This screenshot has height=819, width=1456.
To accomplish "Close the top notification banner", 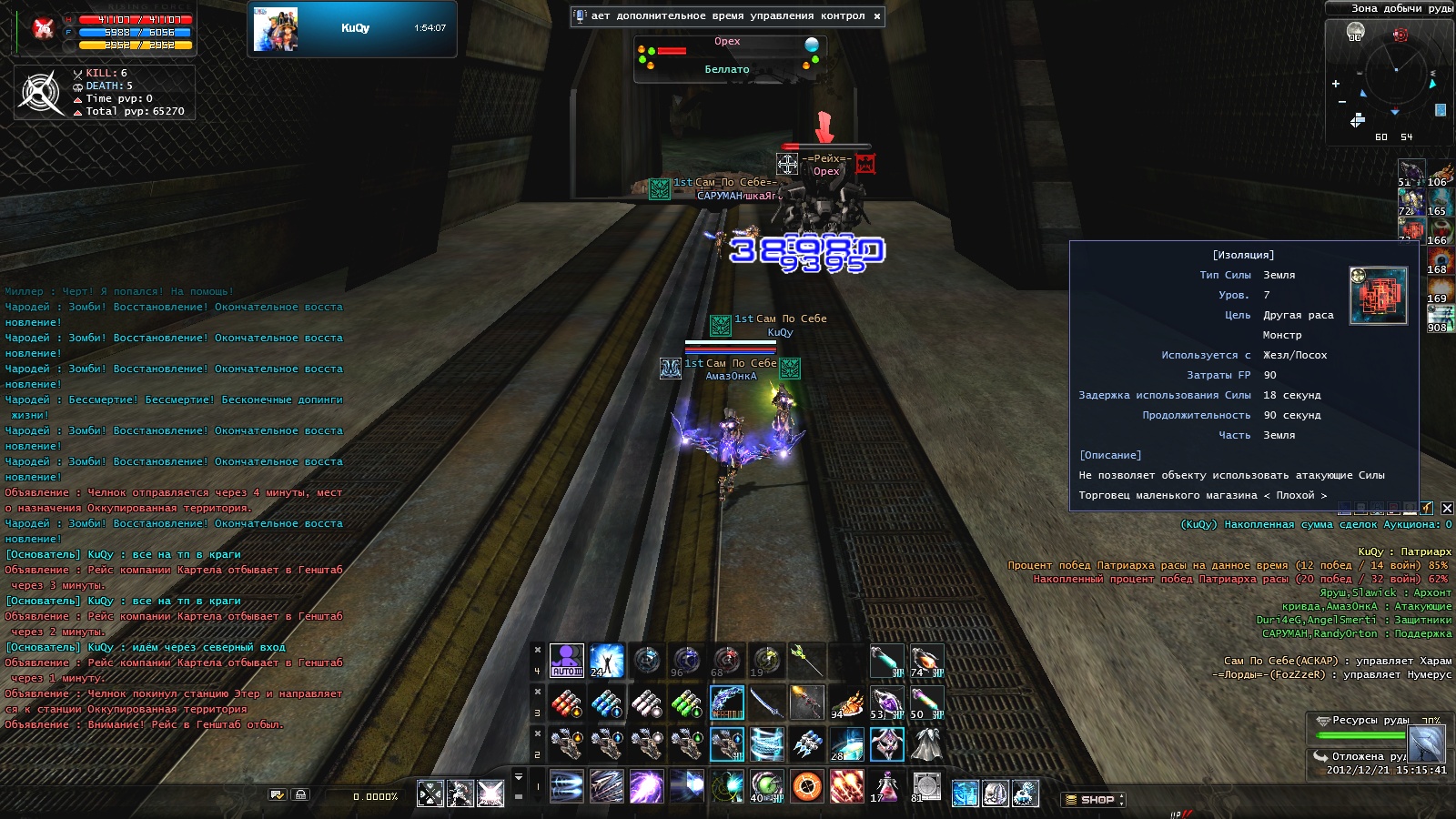I will 877,16.
